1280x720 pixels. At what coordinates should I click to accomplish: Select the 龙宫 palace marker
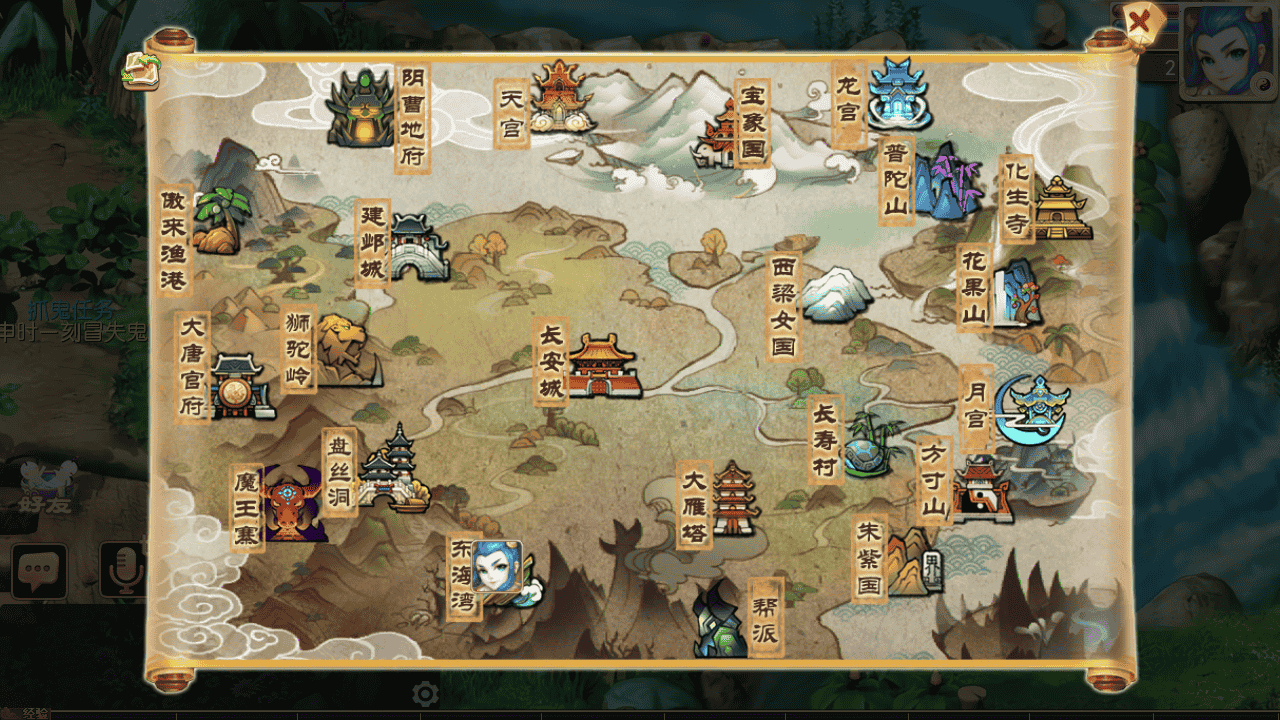coord(896,93)
